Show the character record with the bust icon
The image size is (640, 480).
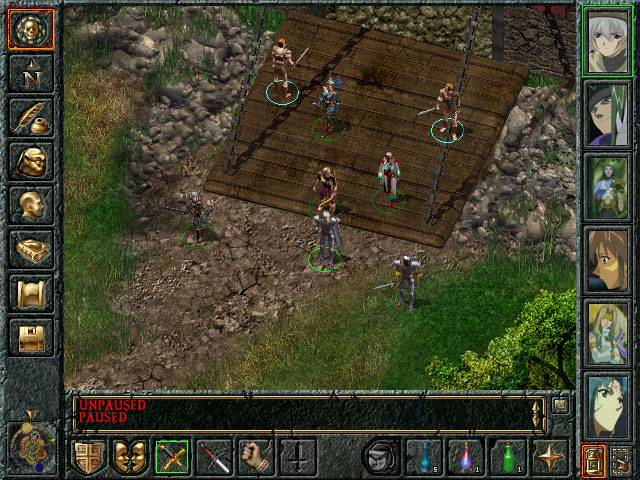30,204
